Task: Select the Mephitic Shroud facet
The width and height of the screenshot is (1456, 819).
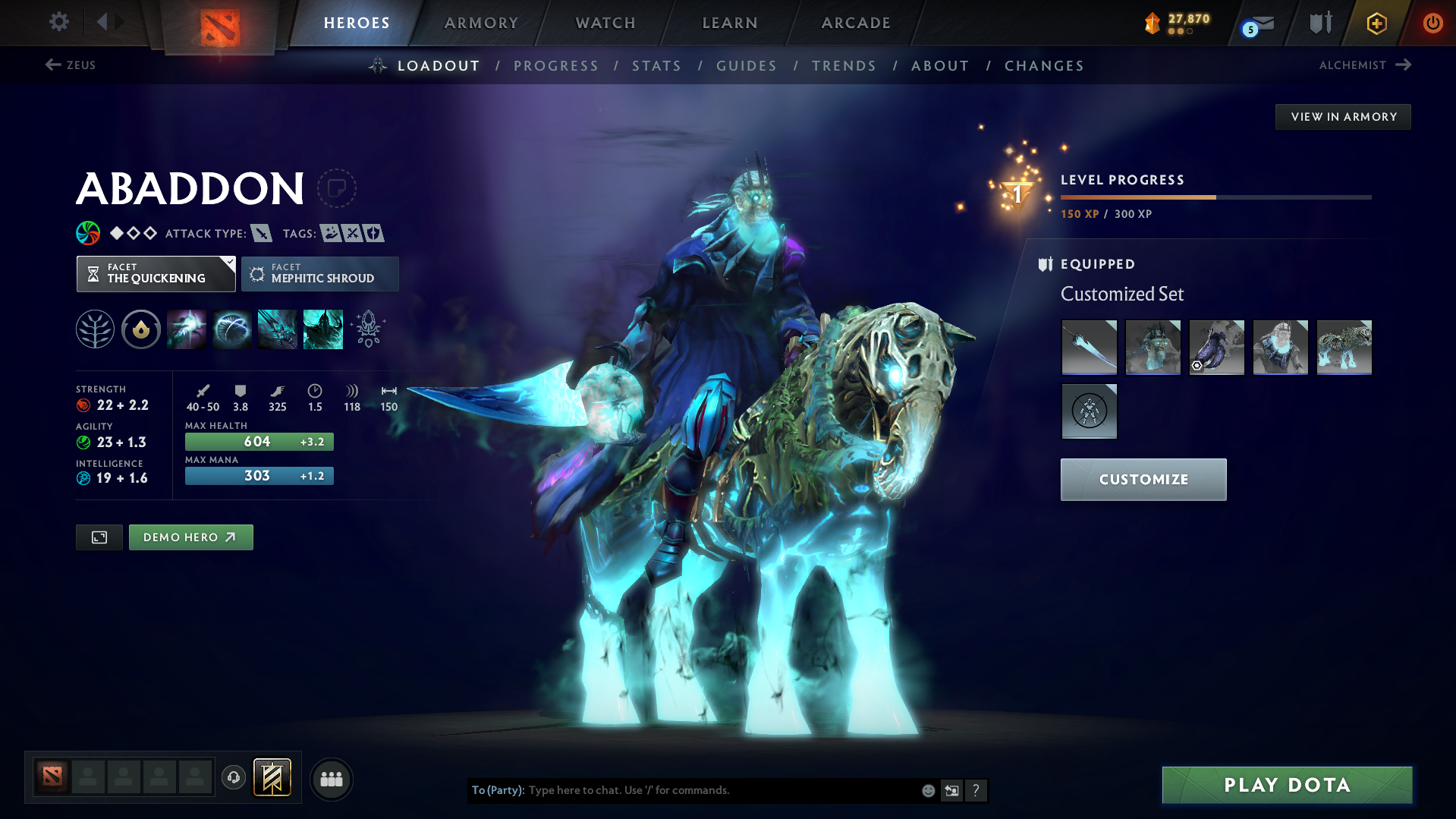Action: point(319,273)
